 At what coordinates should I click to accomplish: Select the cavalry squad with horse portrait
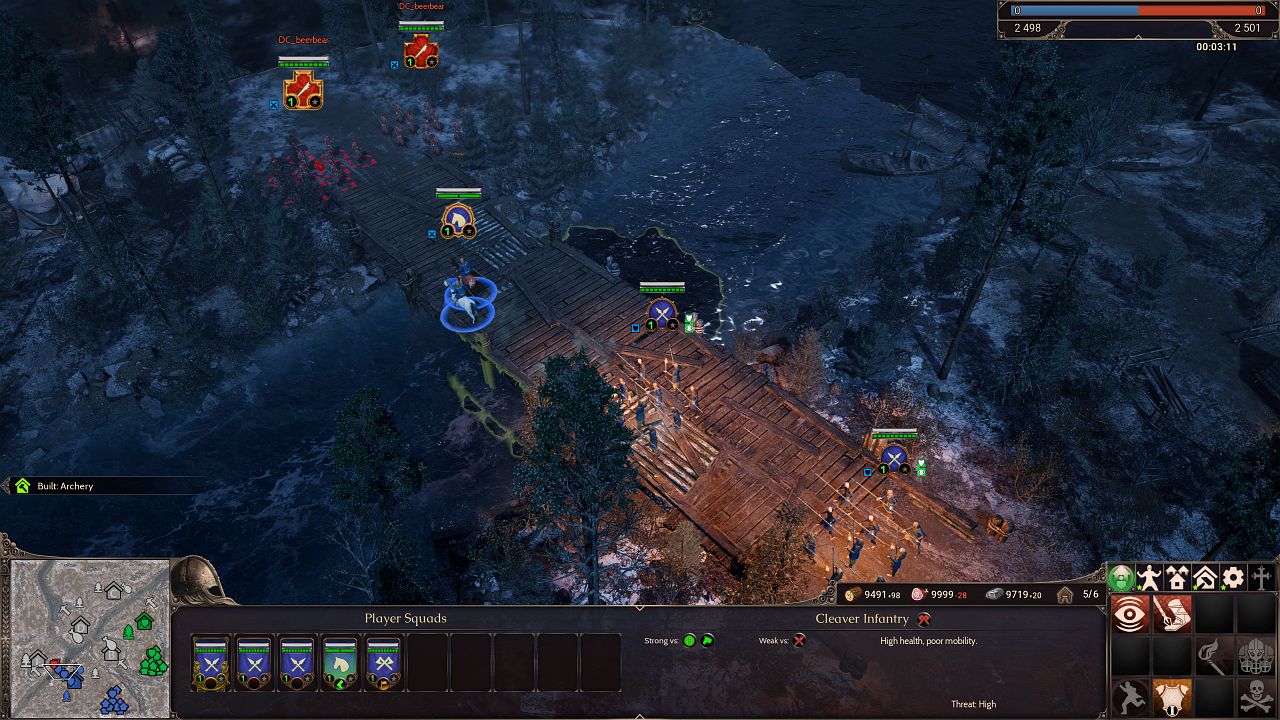[340, 662]
